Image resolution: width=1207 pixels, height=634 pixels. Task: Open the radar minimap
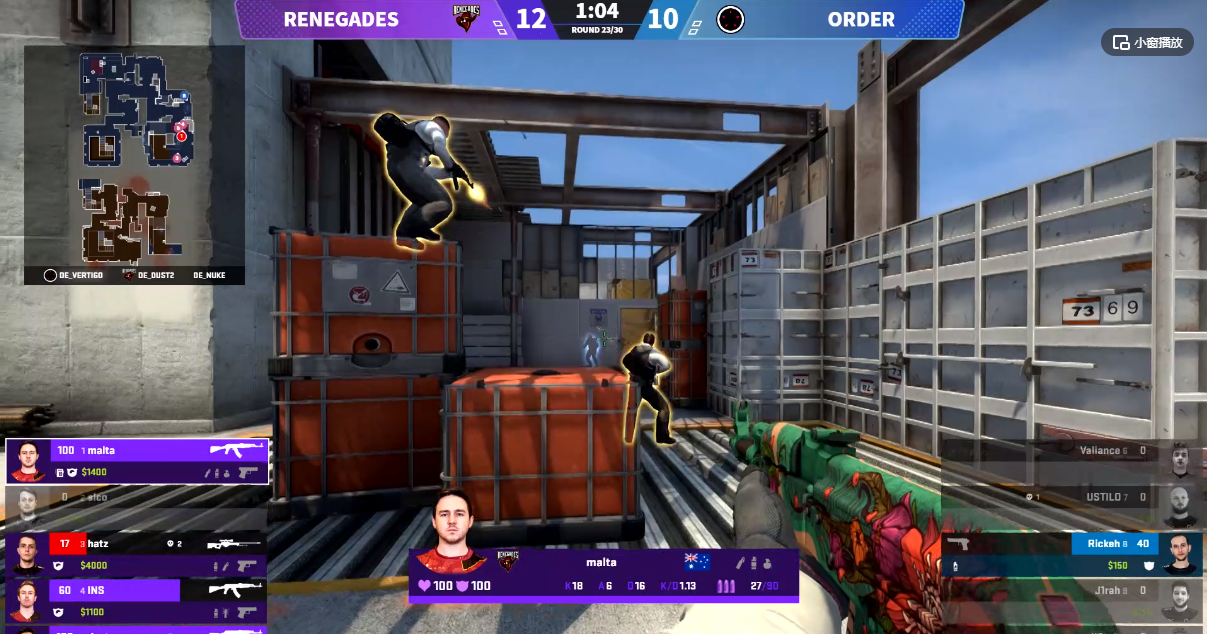[x=134, y=153]
